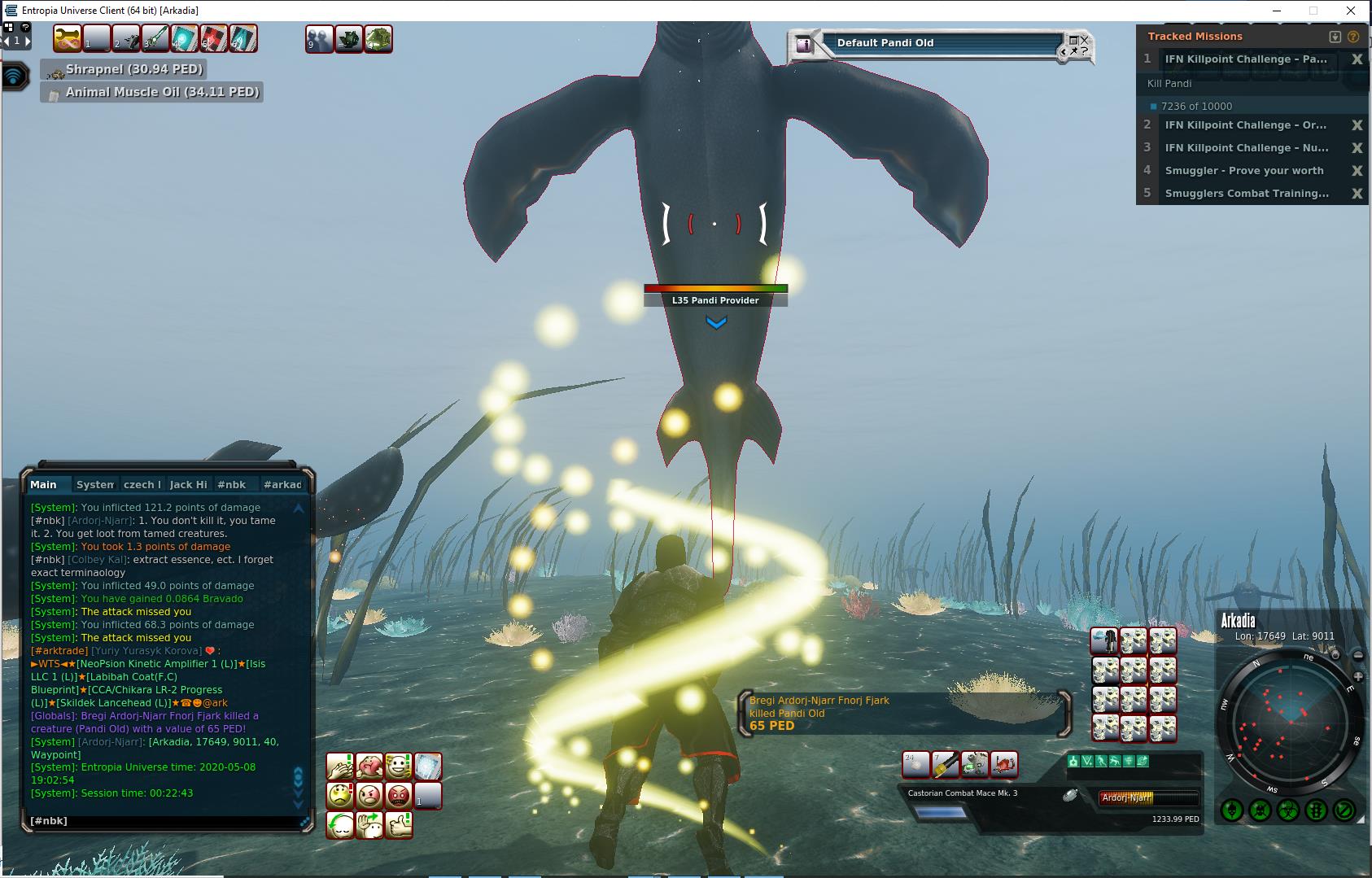
Task: Open info for Default Pandi Old target
Action: click(804, 45)
